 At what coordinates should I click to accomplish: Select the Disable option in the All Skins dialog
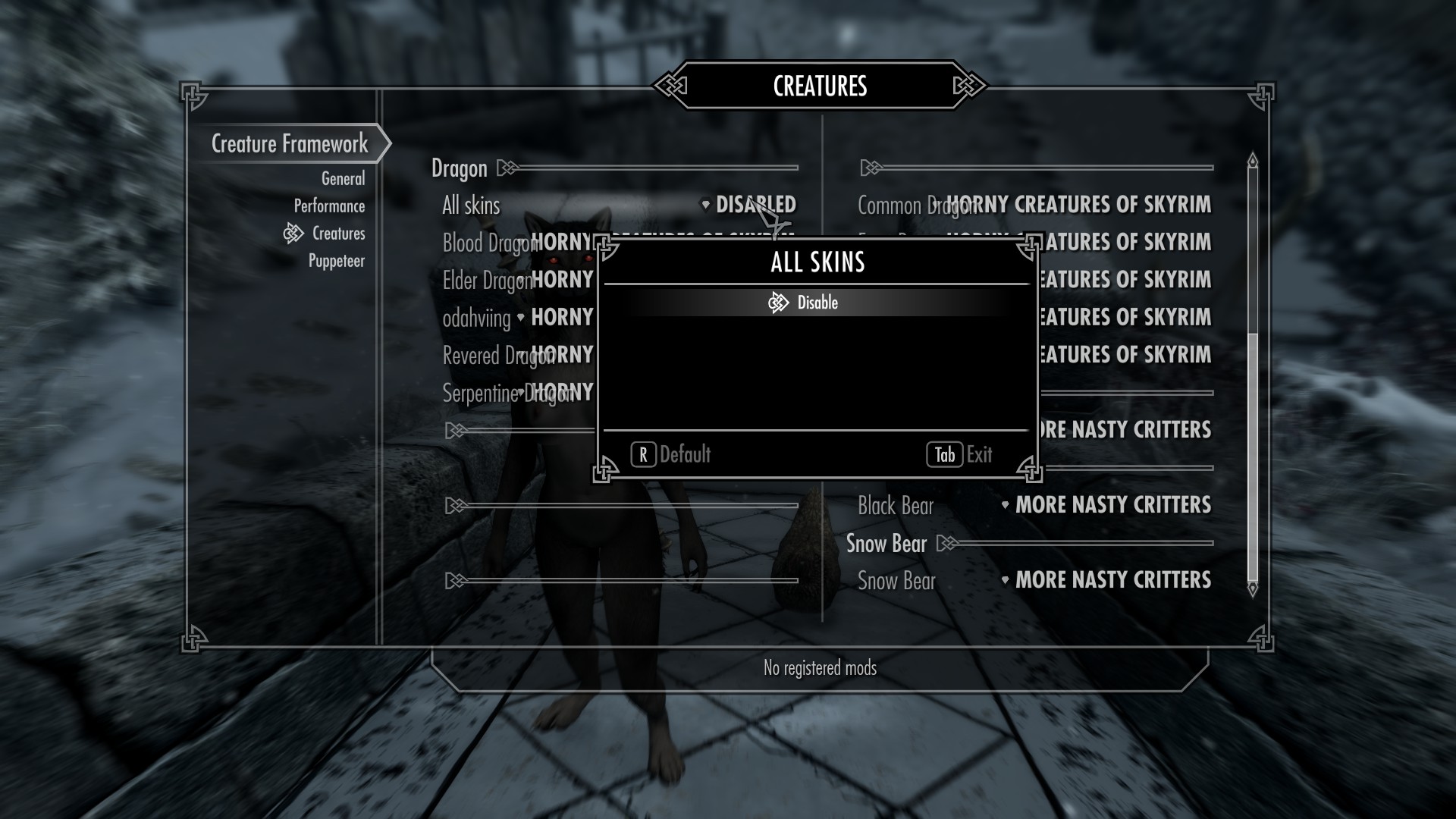coord(817,302)
